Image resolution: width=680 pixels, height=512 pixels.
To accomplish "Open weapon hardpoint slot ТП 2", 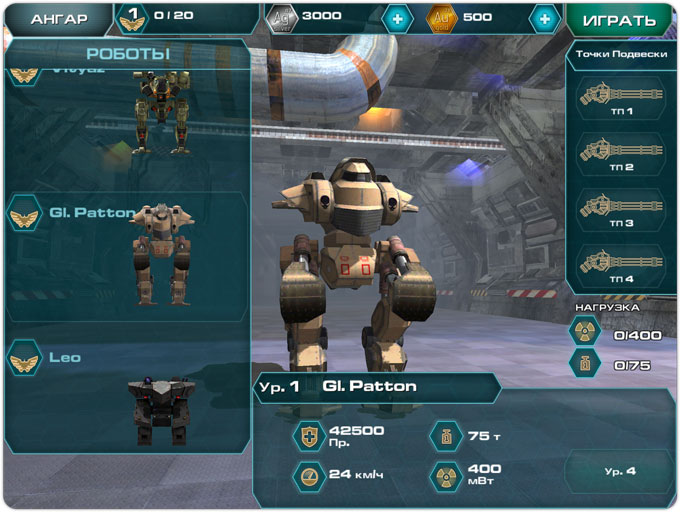I will [620, 155].
